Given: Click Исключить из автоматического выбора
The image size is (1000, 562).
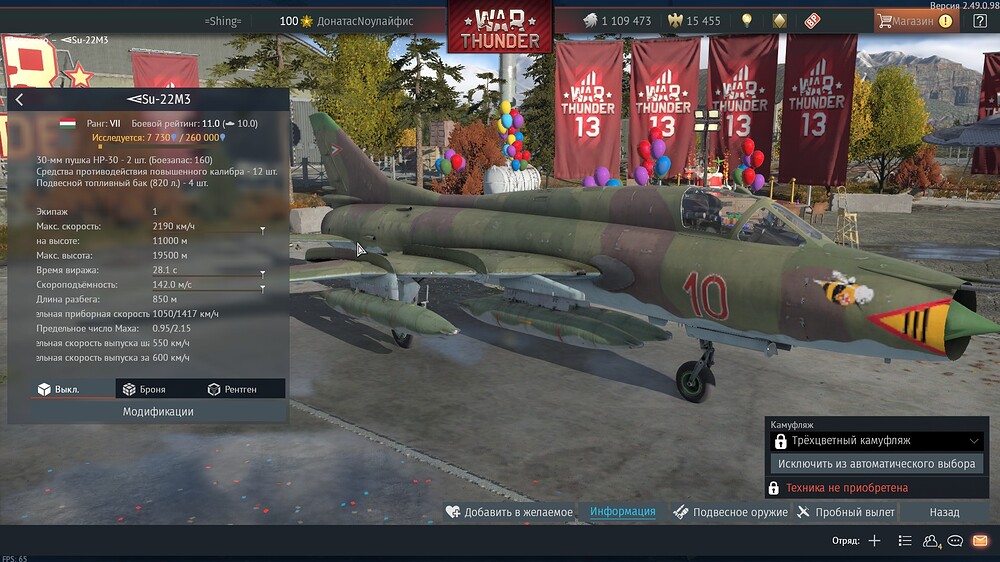Looking at the screenshot, I should [876, 464].
